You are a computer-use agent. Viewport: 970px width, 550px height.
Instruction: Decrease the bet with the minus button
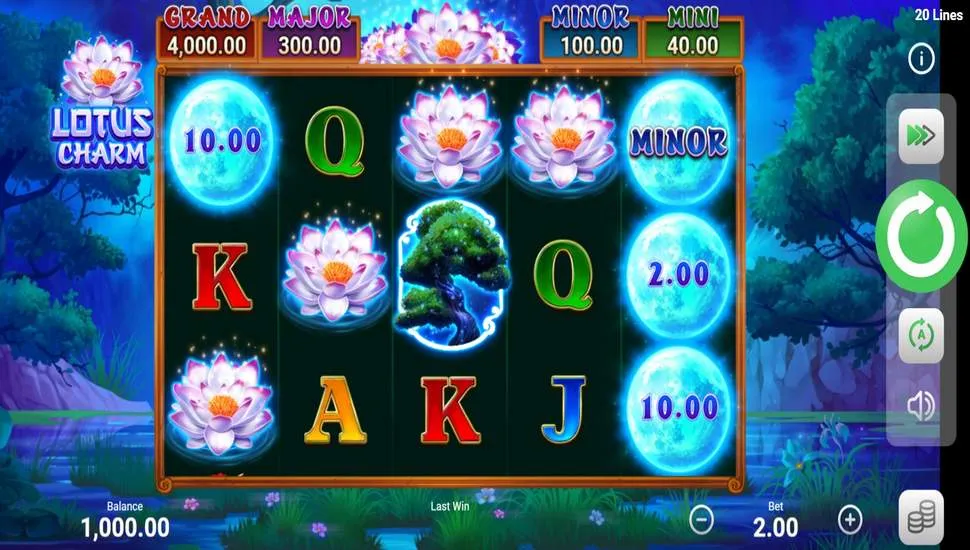[703, 519]
